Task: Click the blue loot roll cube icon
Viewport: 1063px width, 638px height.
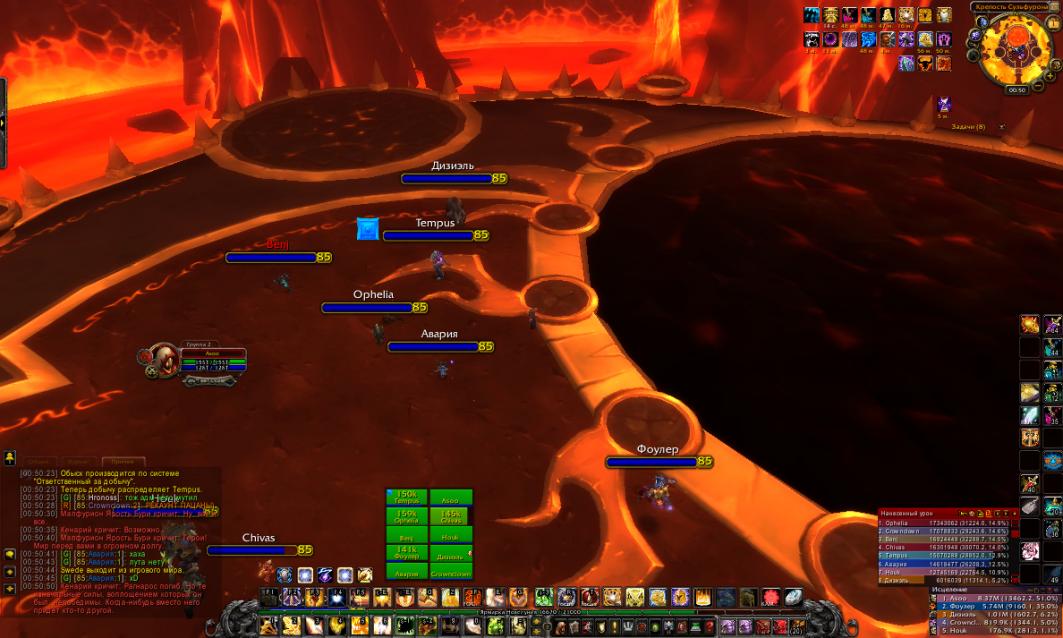Action: 367,229
